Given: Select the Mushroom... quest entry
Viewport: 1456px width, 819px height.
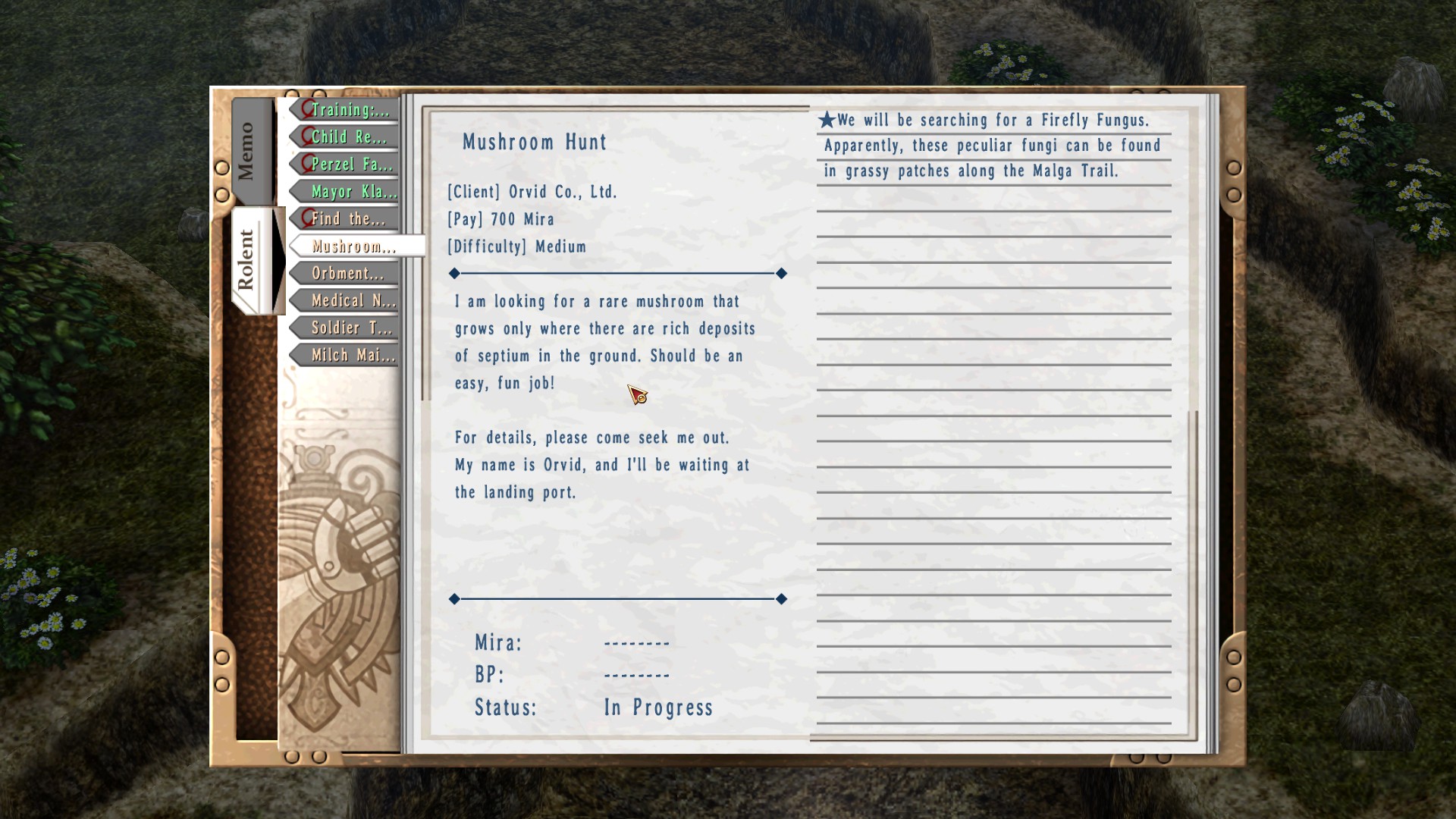Looking at the screenshot, I should [x=353, y=246].
